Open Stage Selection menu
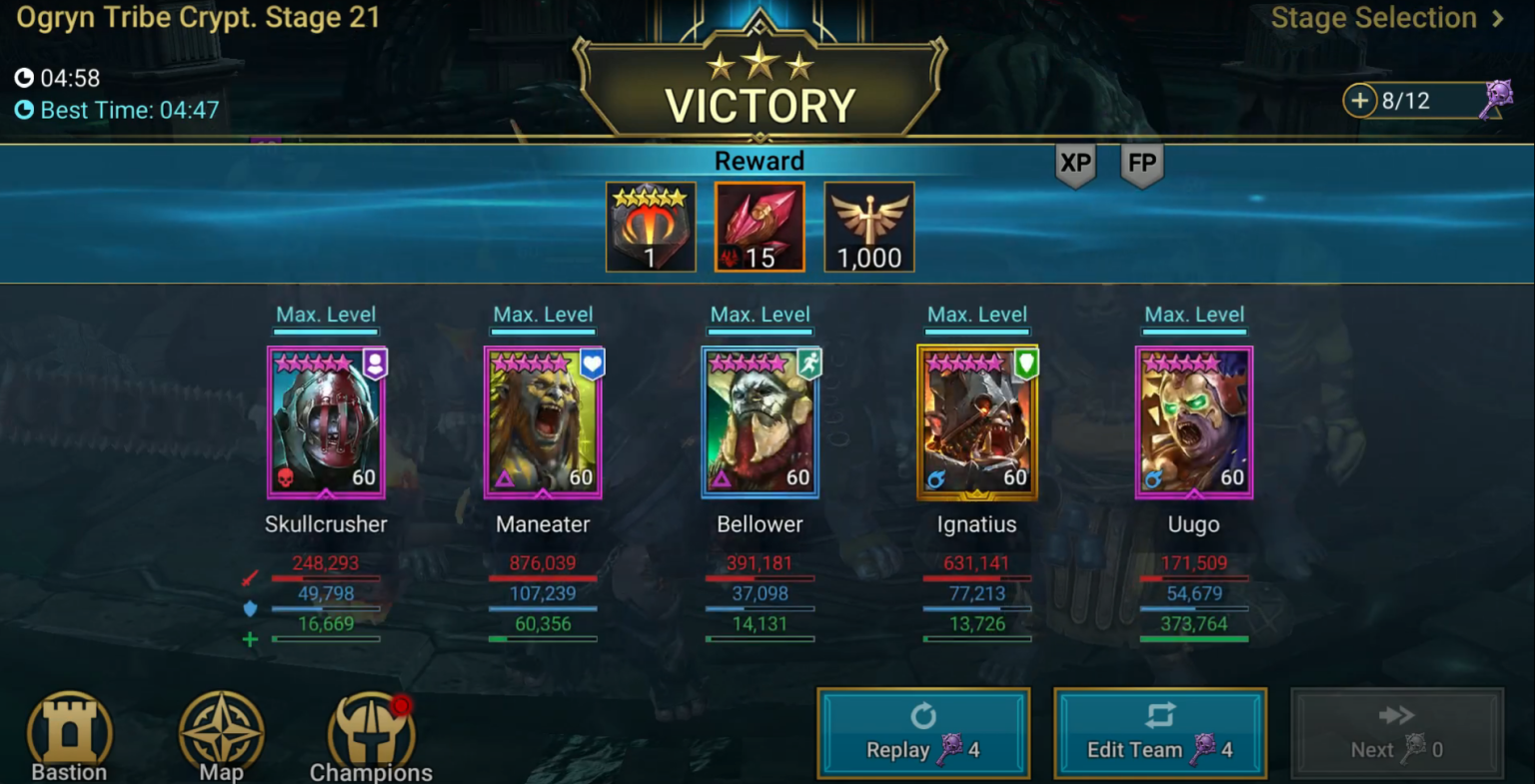This screenshot has width=1535, height=784. [1373, 18]
